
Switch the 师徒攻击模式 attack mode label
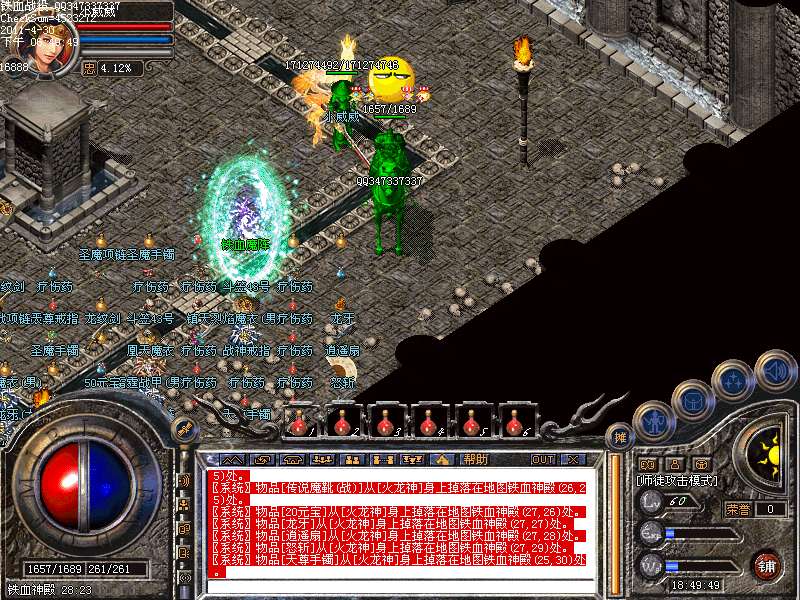coord(680,480)
